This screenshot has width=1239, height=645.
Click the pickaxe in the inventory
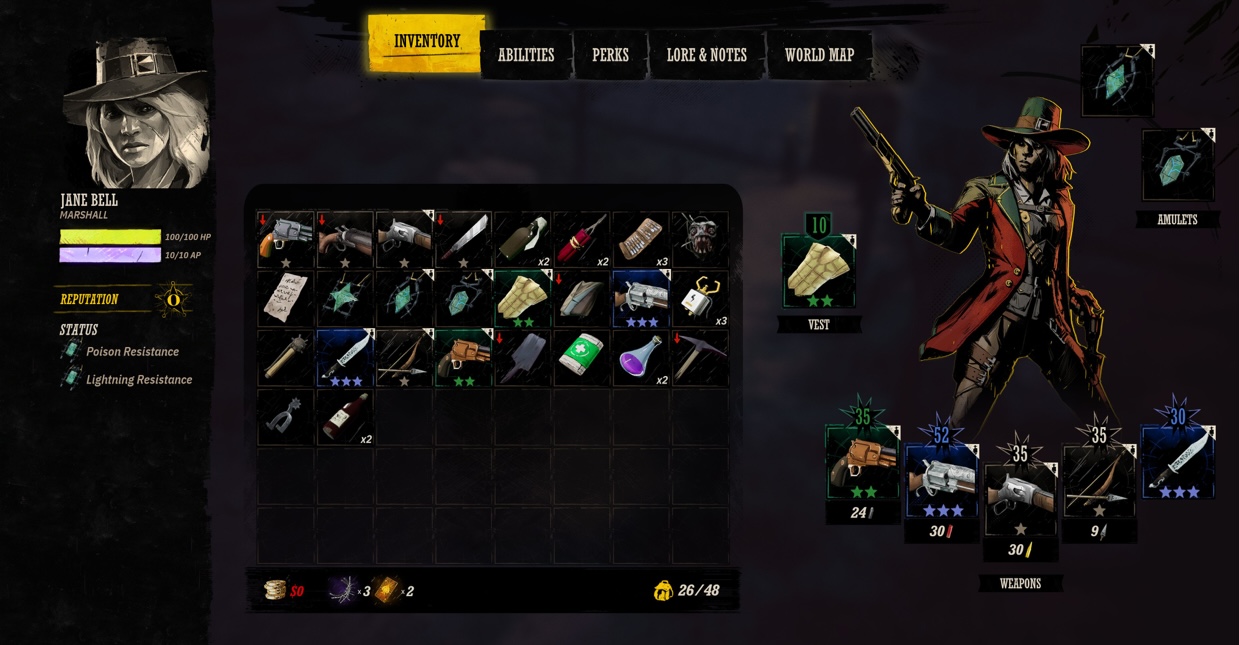coord(700,357)
